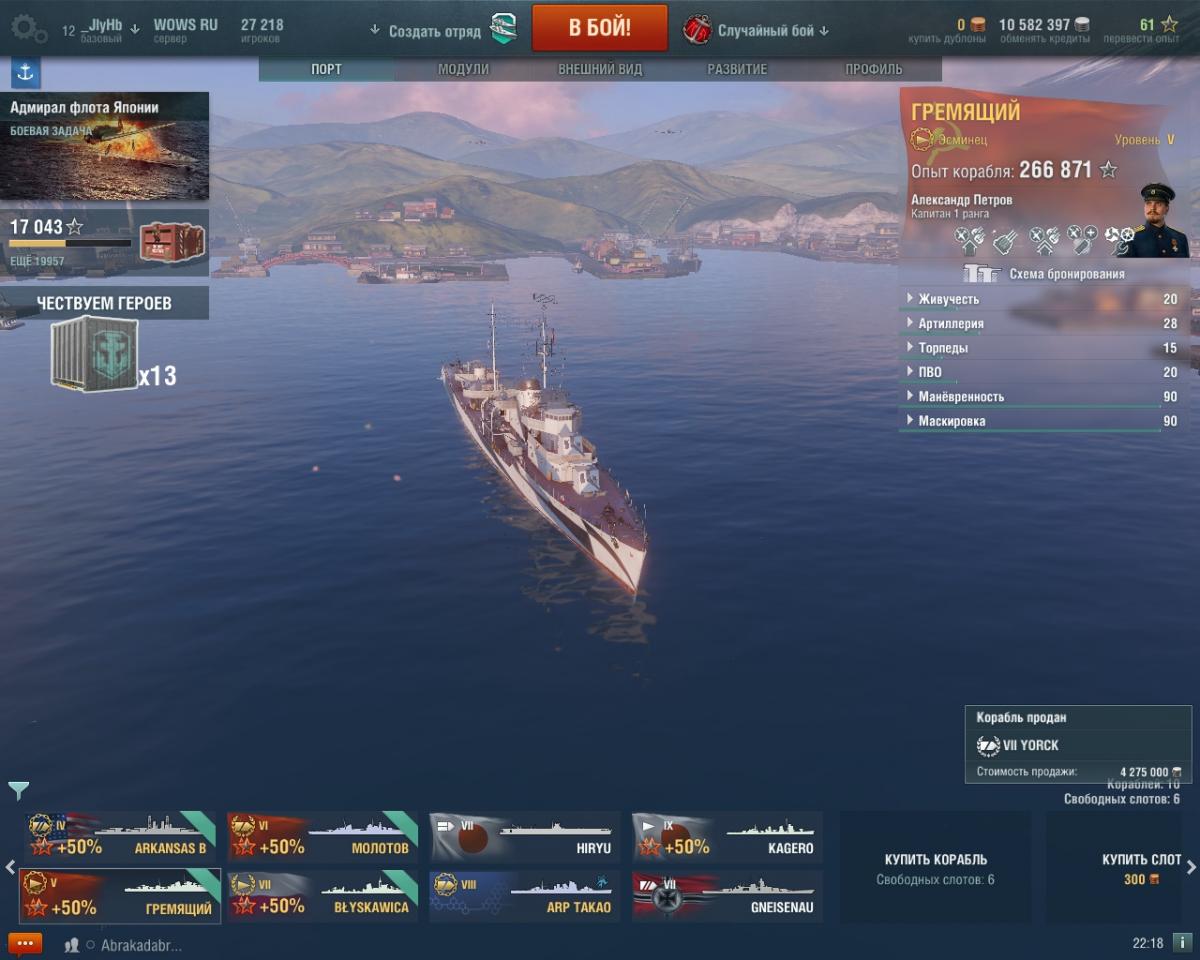Choose the Молотов ship card
This screenshot has height=960, width=1200.
[322, 837]
